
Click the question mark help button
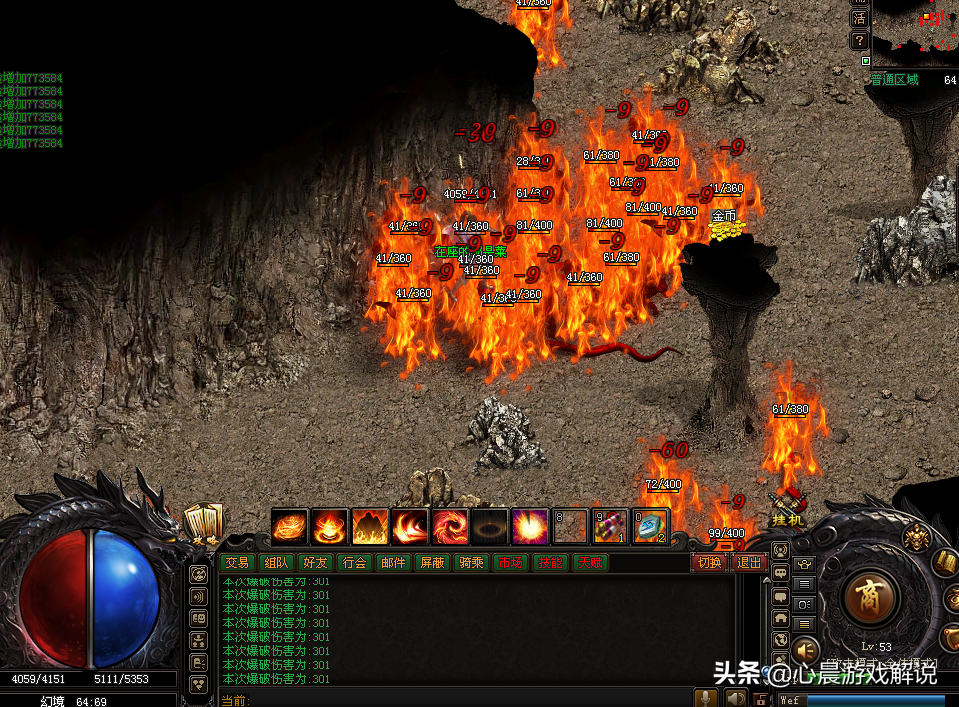pyautogui.click(x=859, y=41)
